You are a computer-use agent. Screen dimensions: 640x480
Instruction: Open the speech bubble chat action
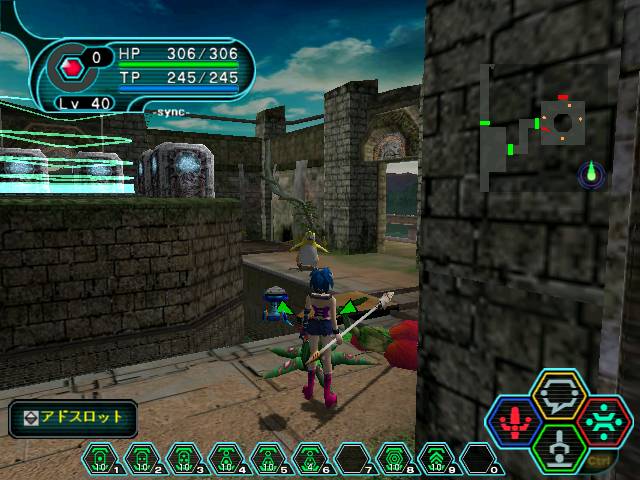559,396
